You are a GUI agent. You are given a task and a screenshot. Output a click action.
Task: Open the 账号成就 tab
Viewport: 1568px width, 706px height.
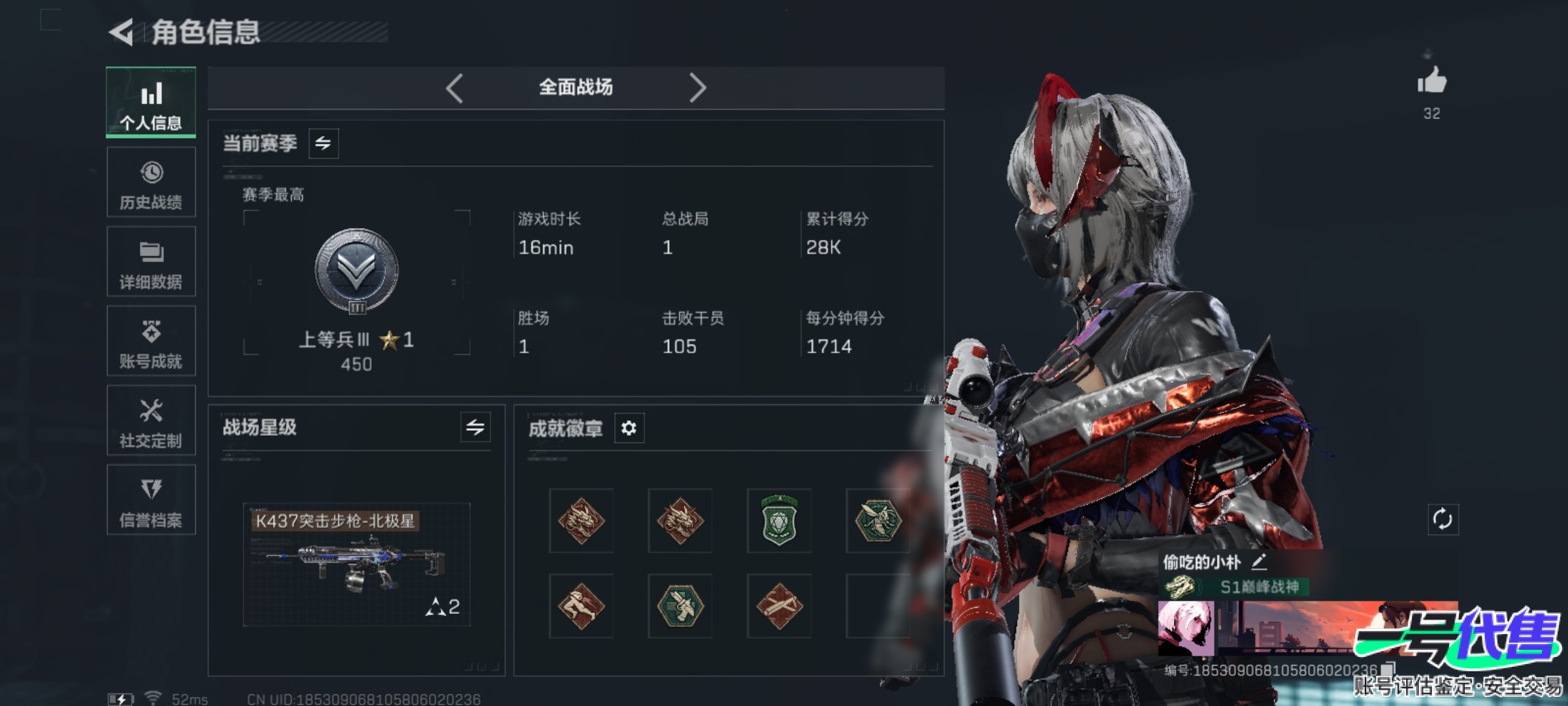click(x=151, y=341)
